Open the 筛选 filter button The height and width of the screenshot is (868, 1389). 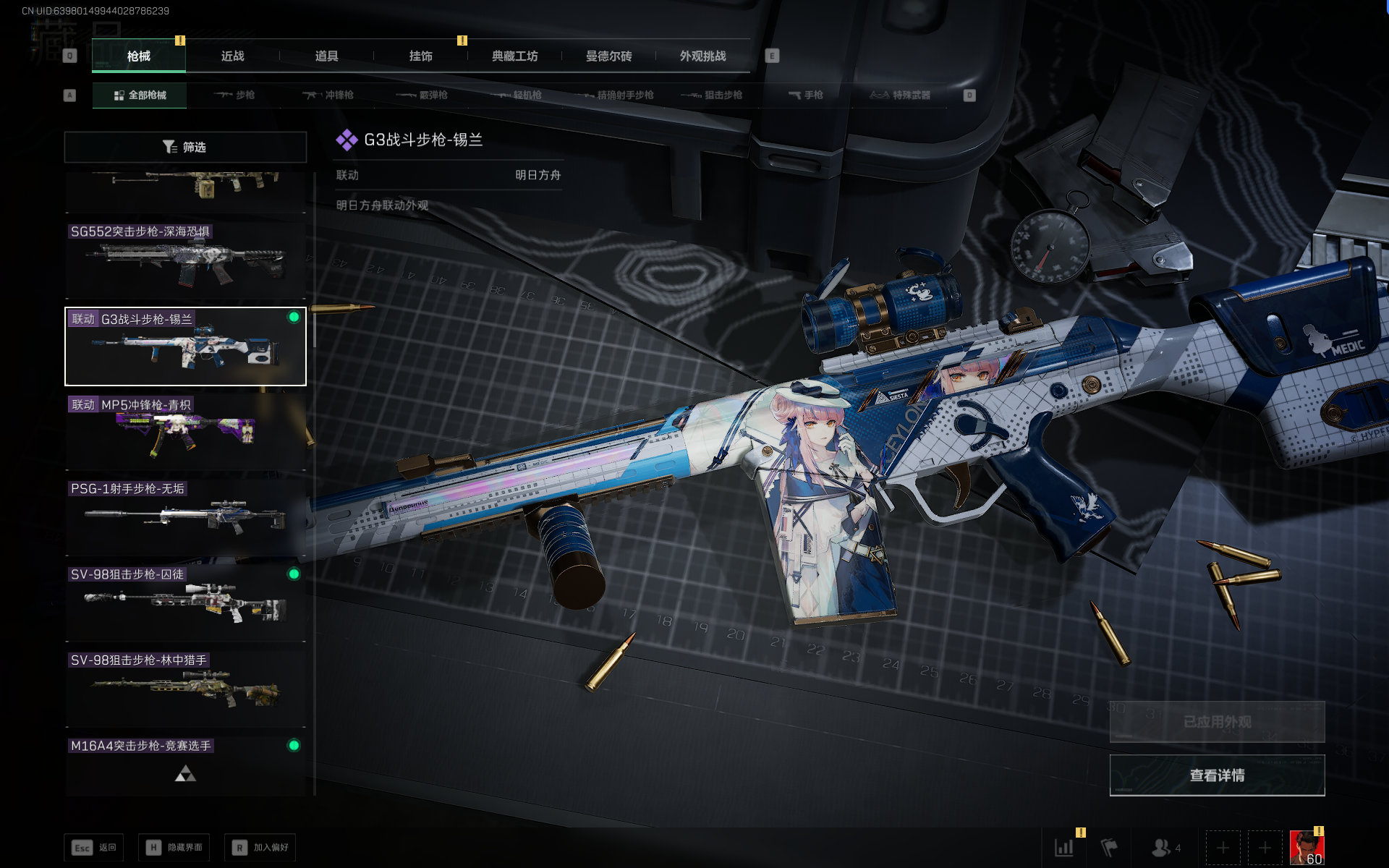click(185, 147)
